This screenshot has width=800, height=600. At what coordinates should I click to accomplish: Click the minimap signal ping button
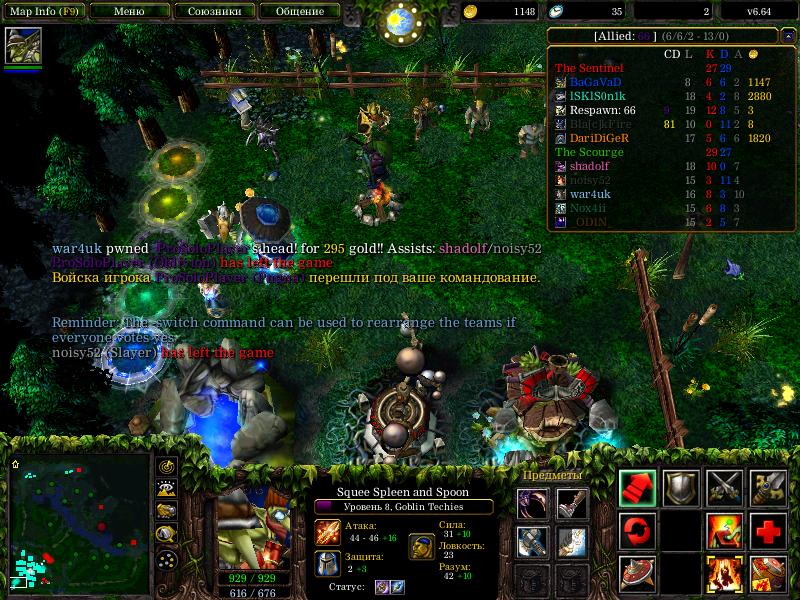click(167, 467)
